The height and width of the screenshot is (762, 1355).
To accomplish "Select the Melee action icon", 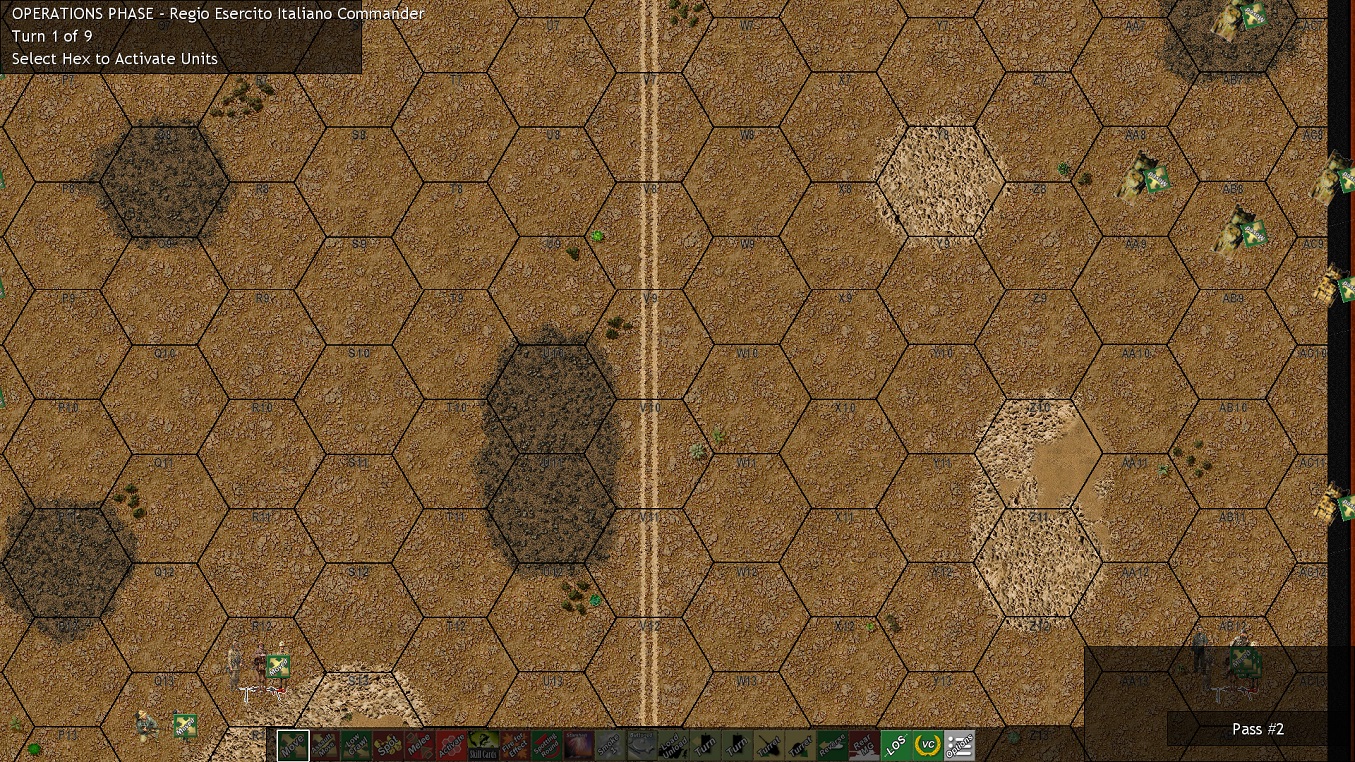I will point(419,745).
